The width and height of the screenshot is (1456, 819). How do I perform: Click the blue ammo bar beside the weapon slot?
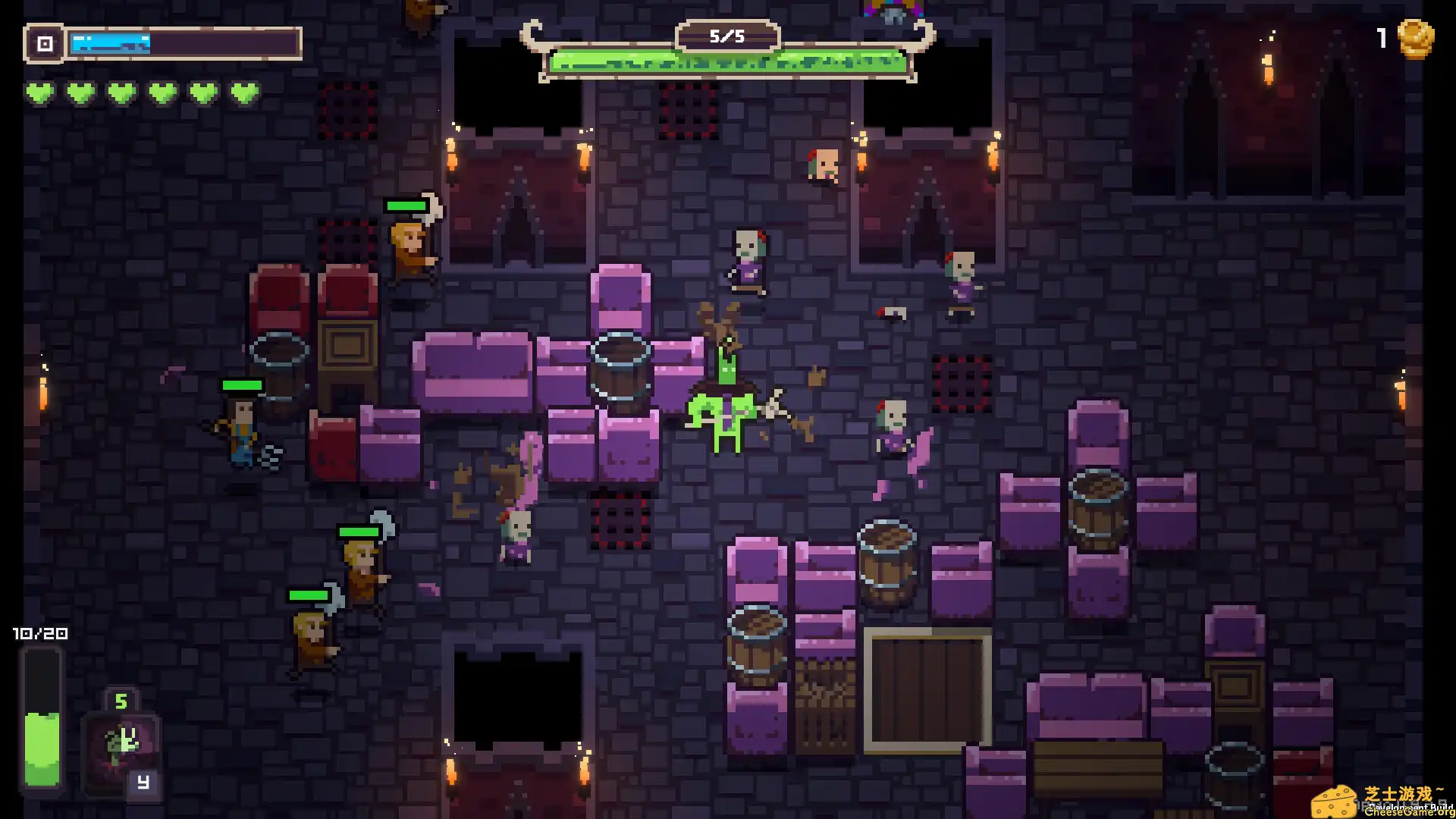pos(109,43)
